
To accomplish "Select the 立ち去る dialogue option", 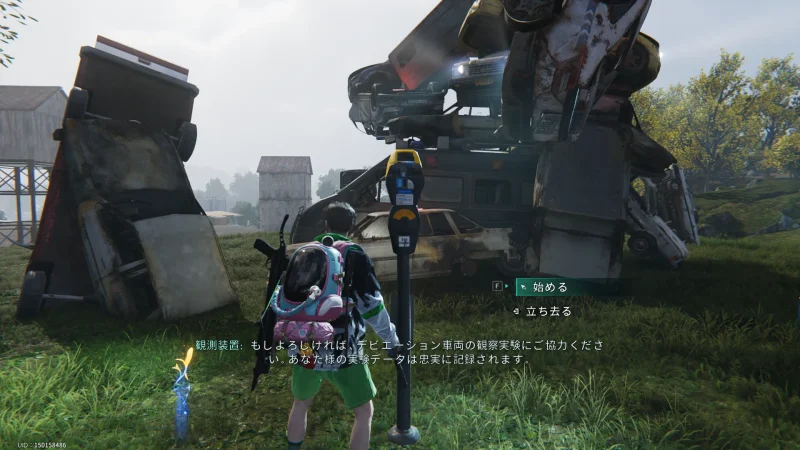I will click(x=550, y=311).
